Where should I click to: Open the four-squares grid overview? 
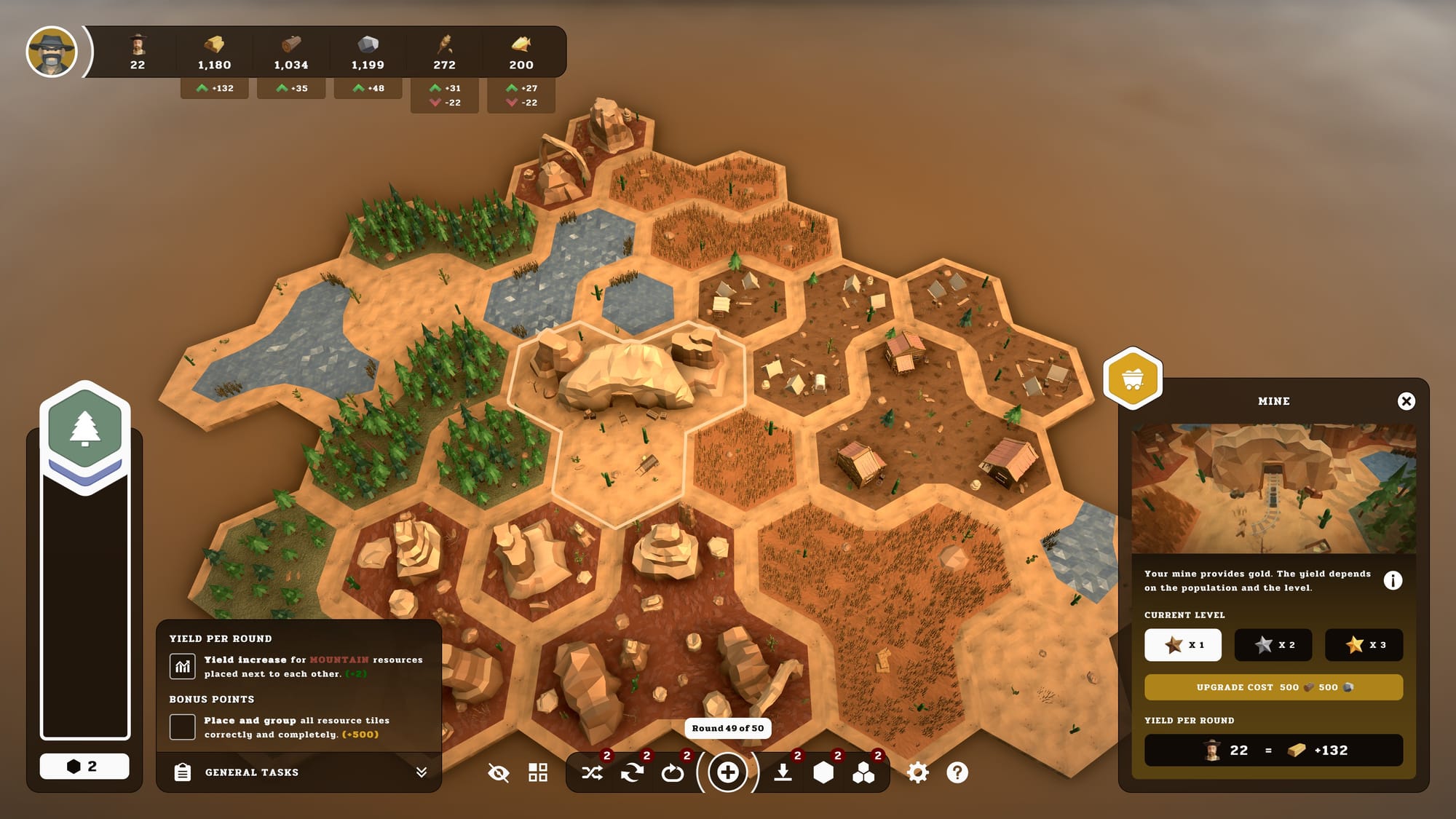coord(538,772)
